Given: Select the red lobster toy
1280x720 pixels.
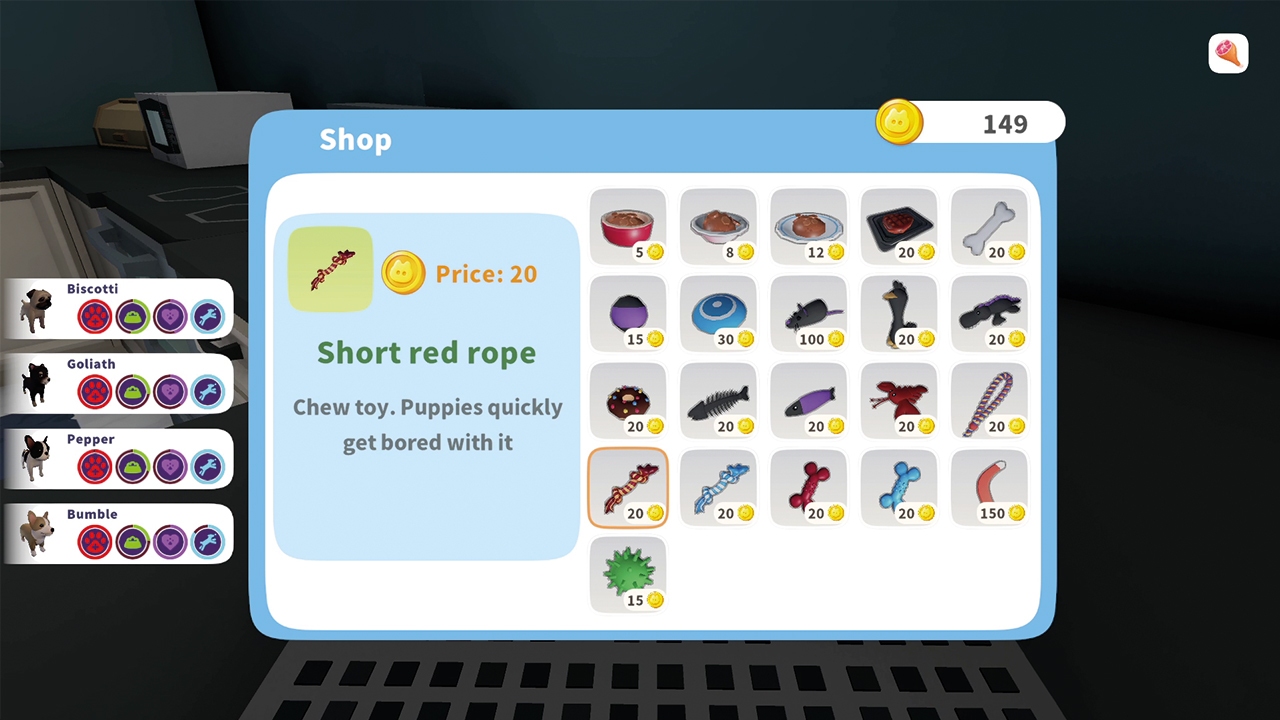Looking at the screenshot, I should click(898, 398).
